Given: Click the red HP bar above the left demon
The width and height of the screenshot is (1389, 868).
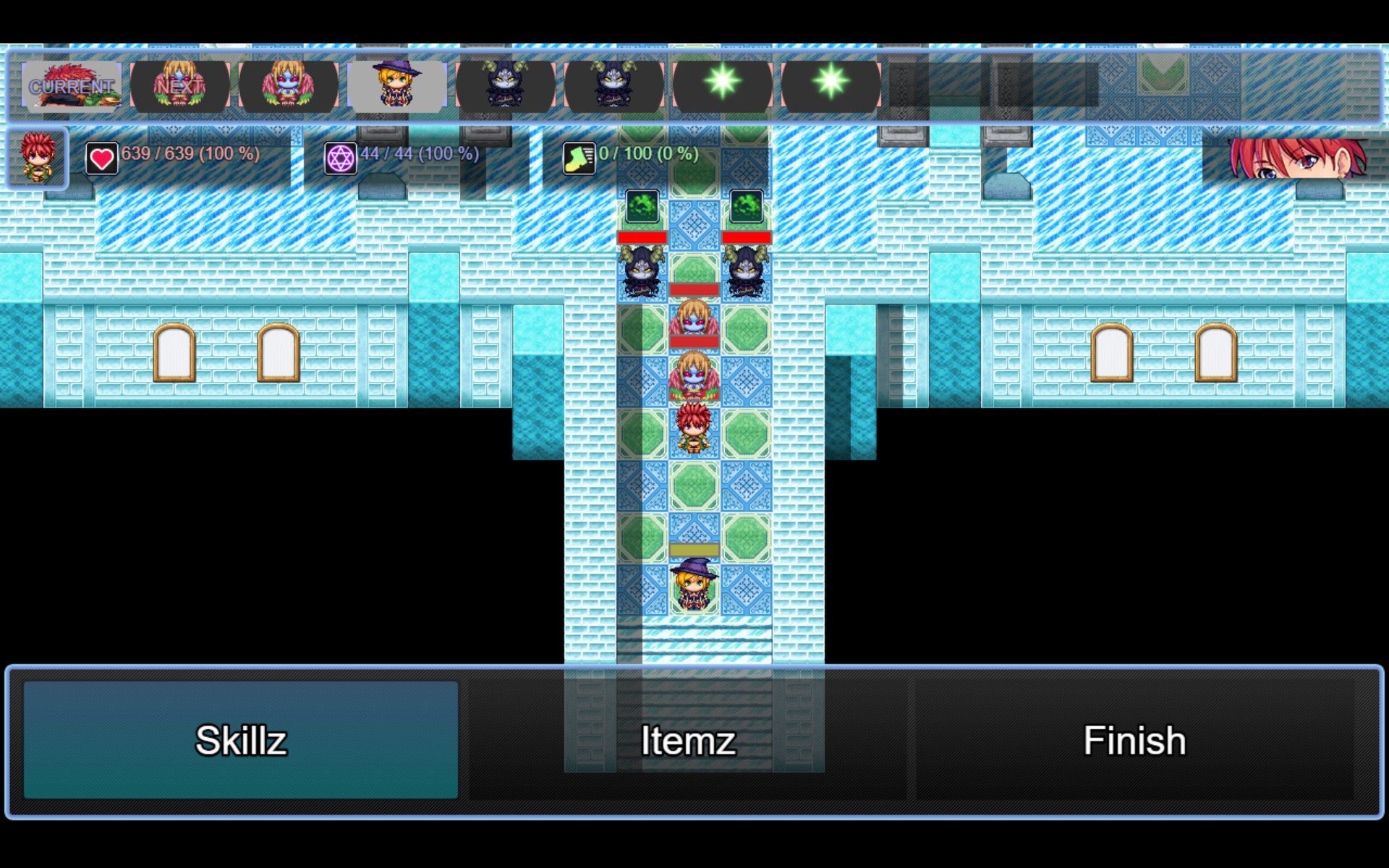Looking at the screenshot, I should click(x=643, y=237).
